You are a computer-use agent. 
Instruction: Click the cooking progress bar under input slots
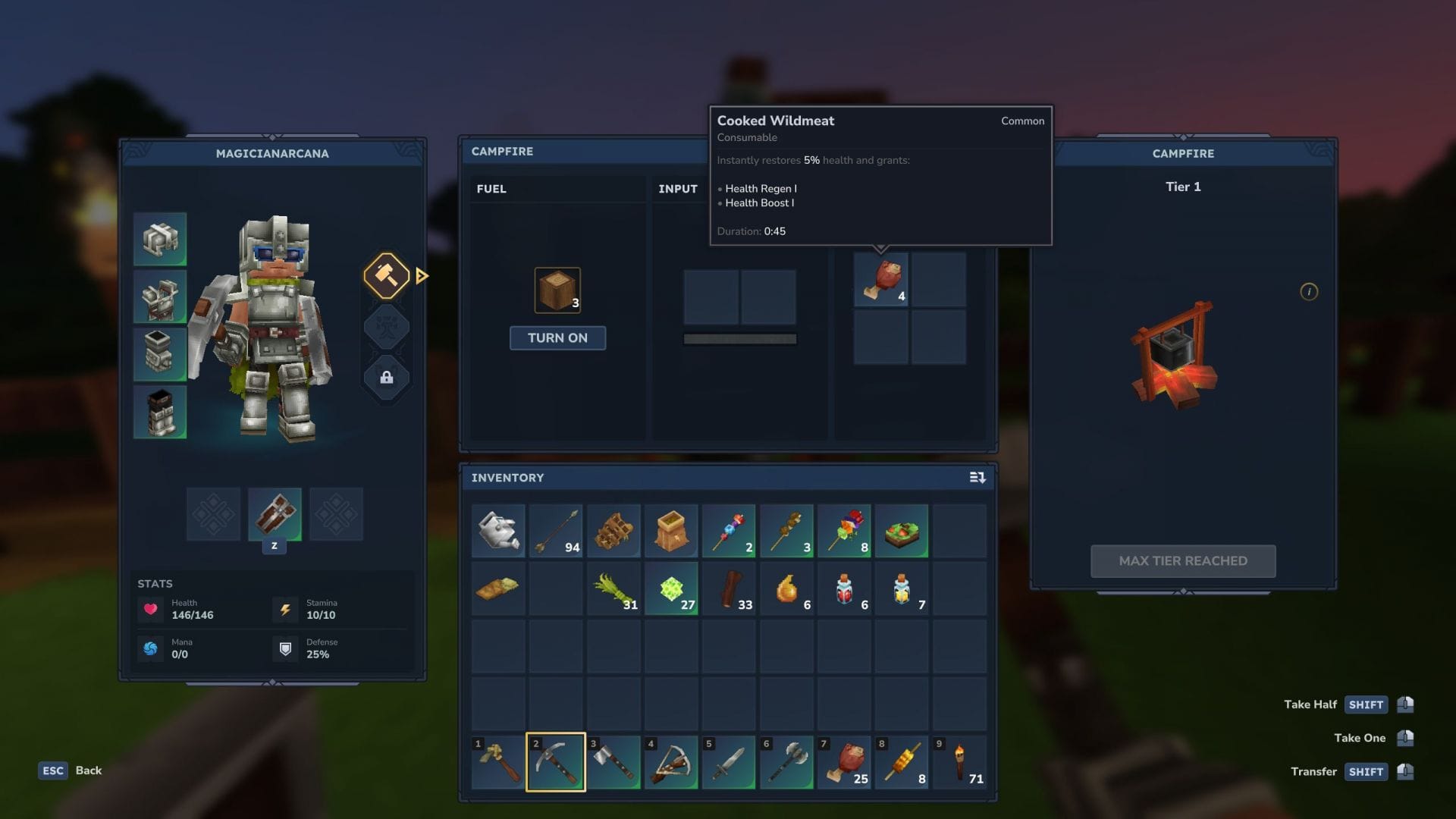(x=739, y=339)
